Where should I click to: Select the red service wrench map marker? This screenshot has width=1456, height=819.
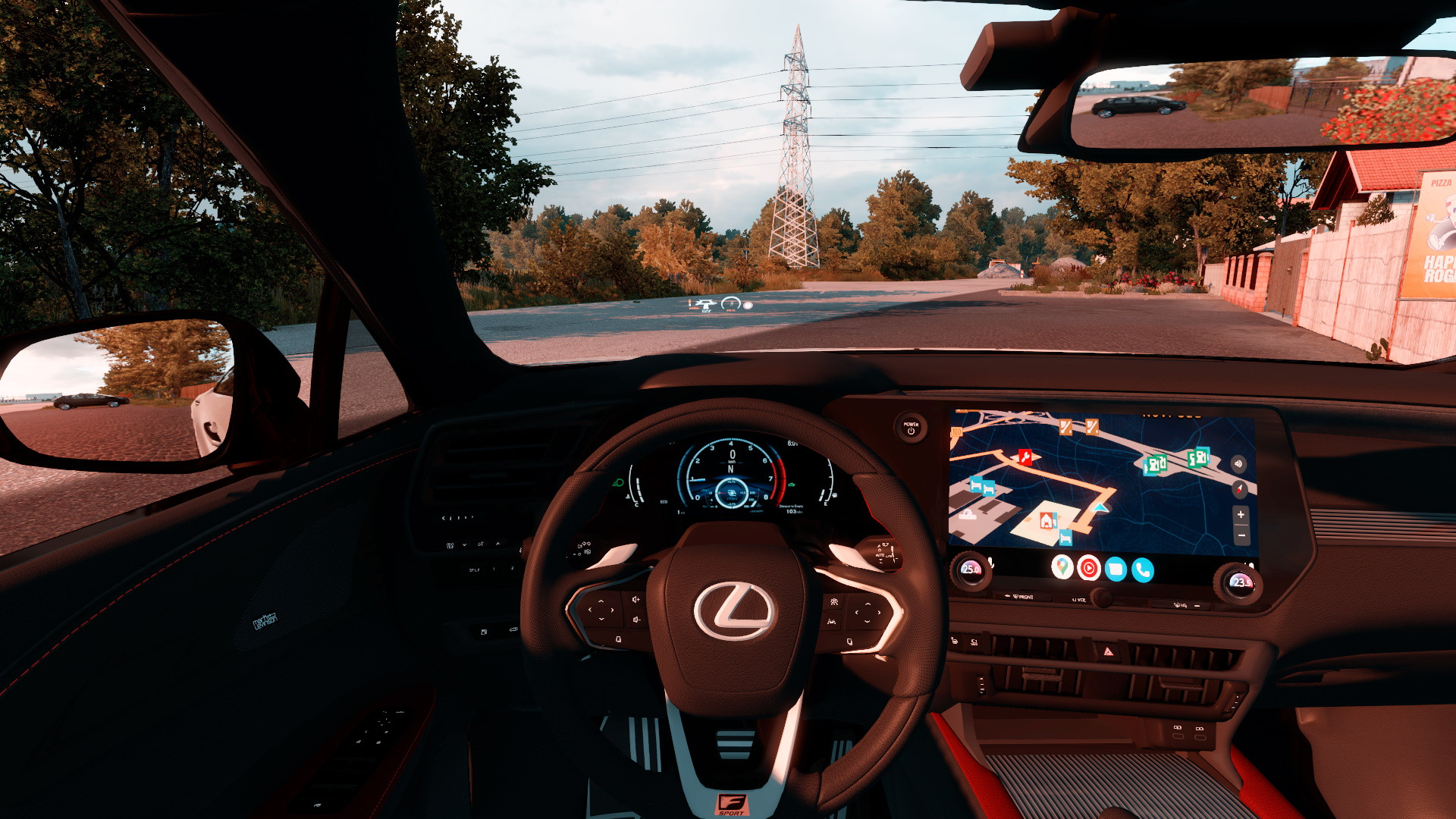tap(1025, 456)
